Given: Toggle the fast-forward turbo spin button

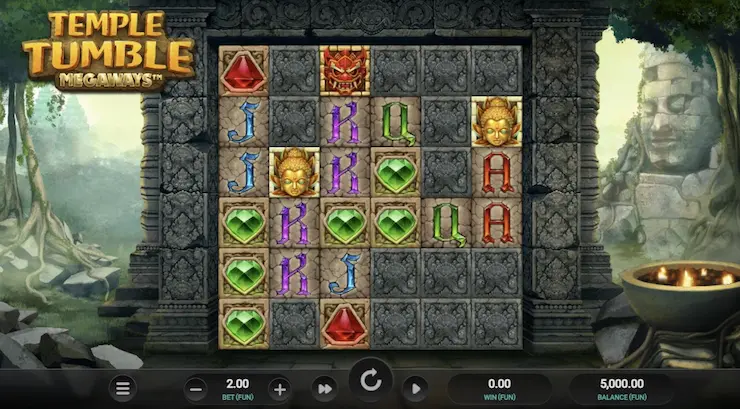Looking at the screenshot, I should tap(324, 388).
